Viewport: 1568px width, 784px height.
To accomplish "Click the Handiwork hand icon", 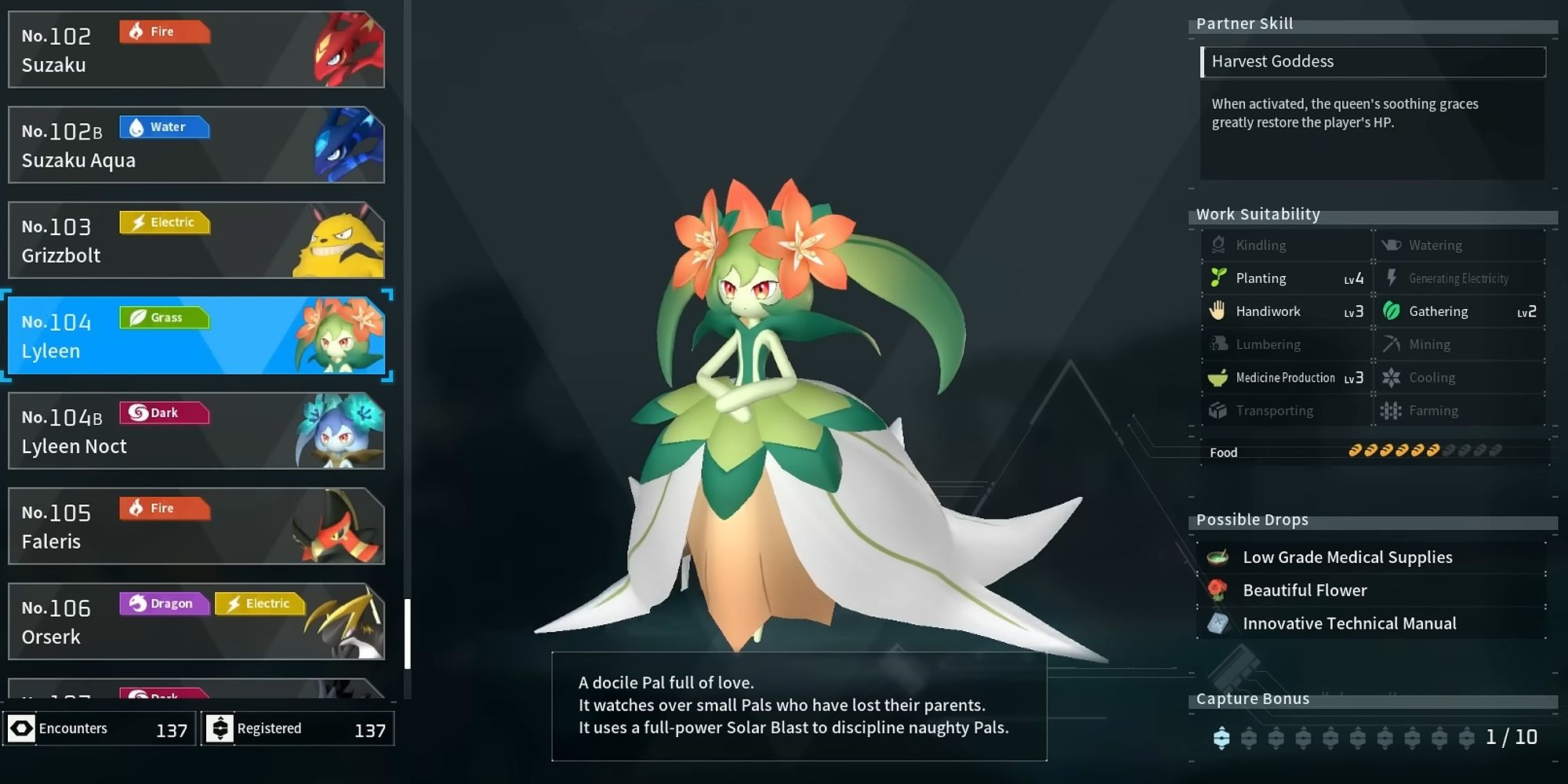I will click(1218, 311).
